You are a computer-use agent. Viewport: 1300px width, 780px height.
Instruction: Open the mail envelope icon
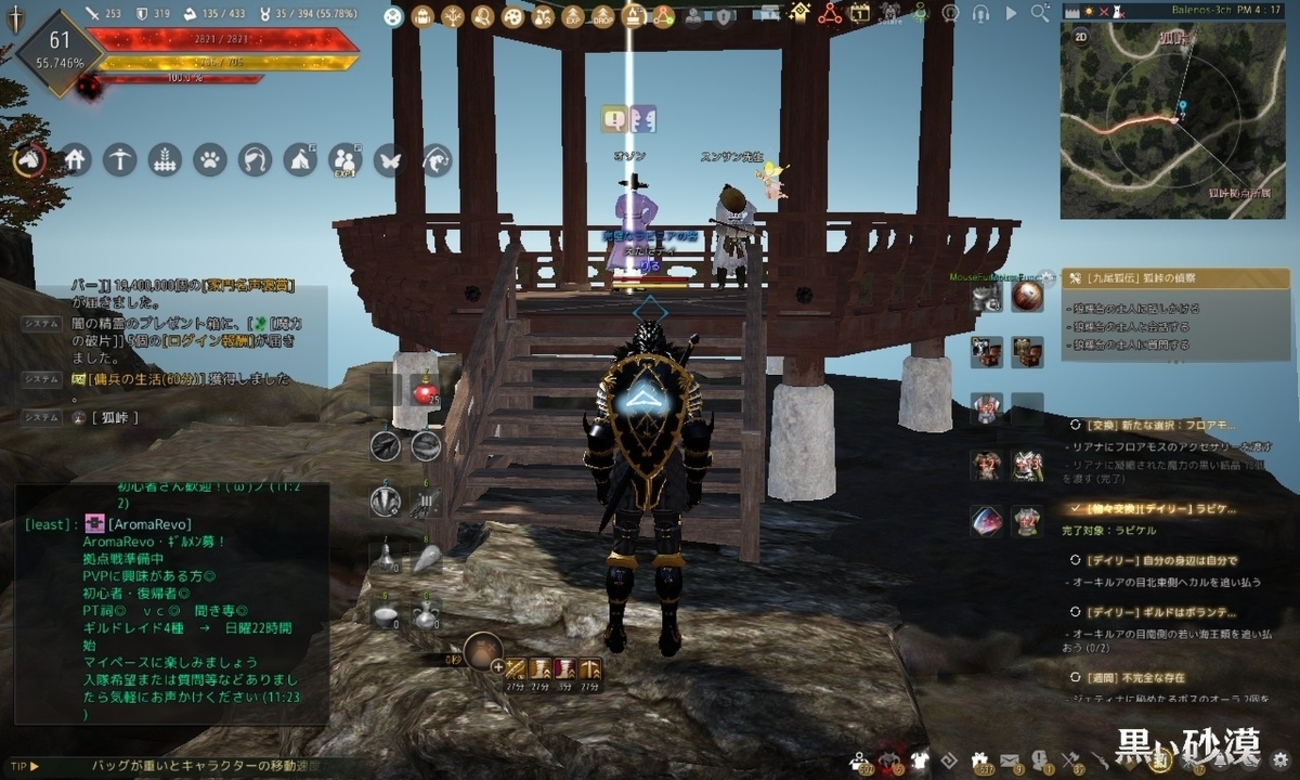click(1008, 761)
